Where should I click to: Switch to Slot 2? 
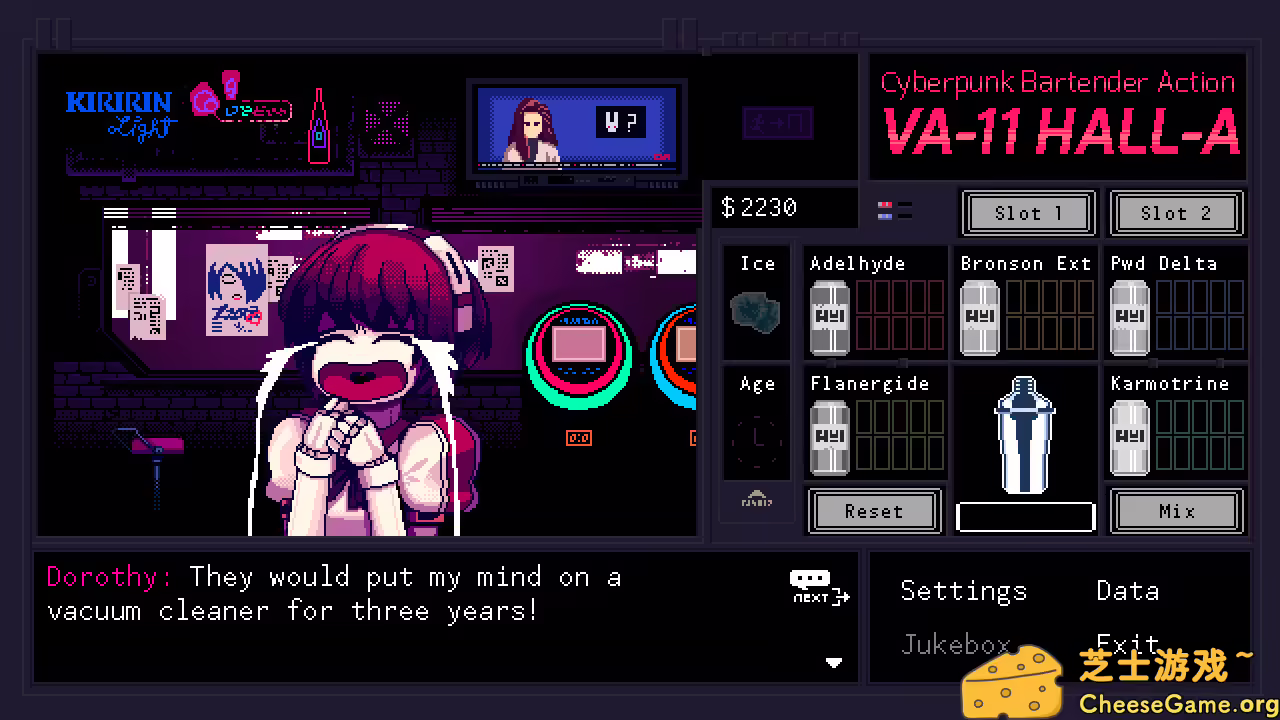(x=1176, y=213)
